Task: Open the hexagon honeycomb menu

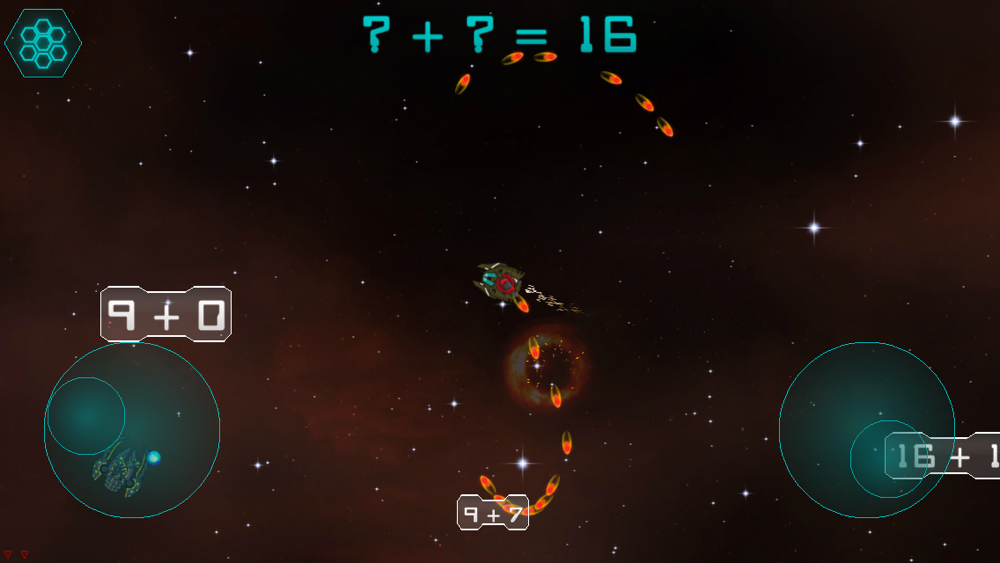Action: [43, 42]
